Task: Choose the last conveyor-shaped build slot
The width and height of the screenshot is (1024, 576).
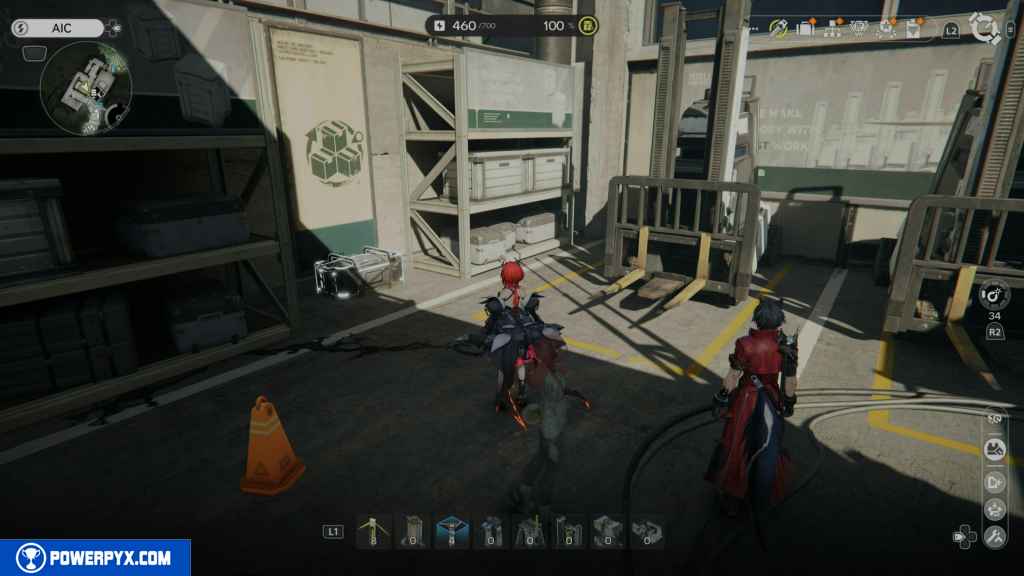Action: (646, 531)
